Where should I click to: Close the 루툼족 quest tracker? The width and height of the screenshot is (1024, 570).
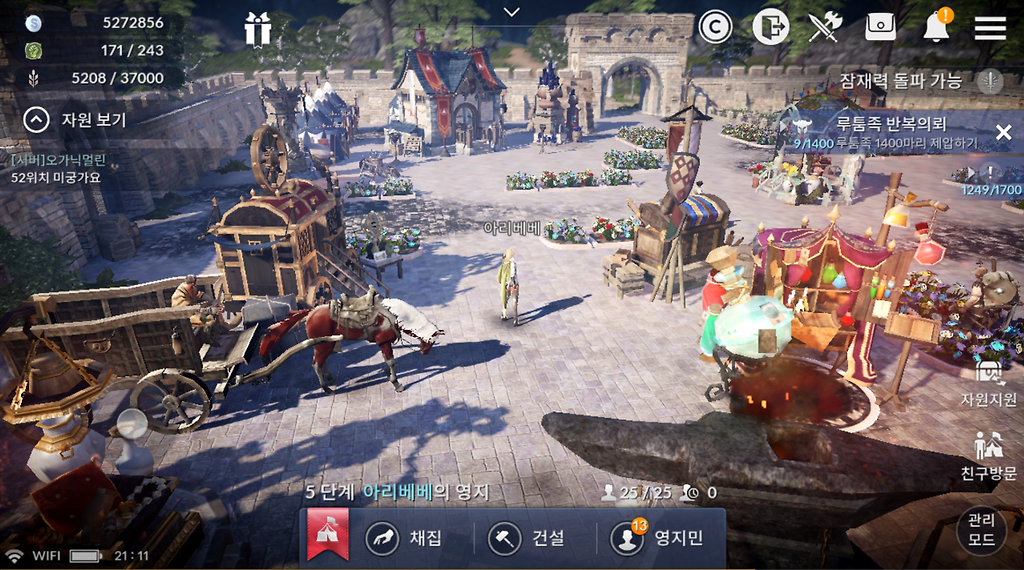[1003, 132]
